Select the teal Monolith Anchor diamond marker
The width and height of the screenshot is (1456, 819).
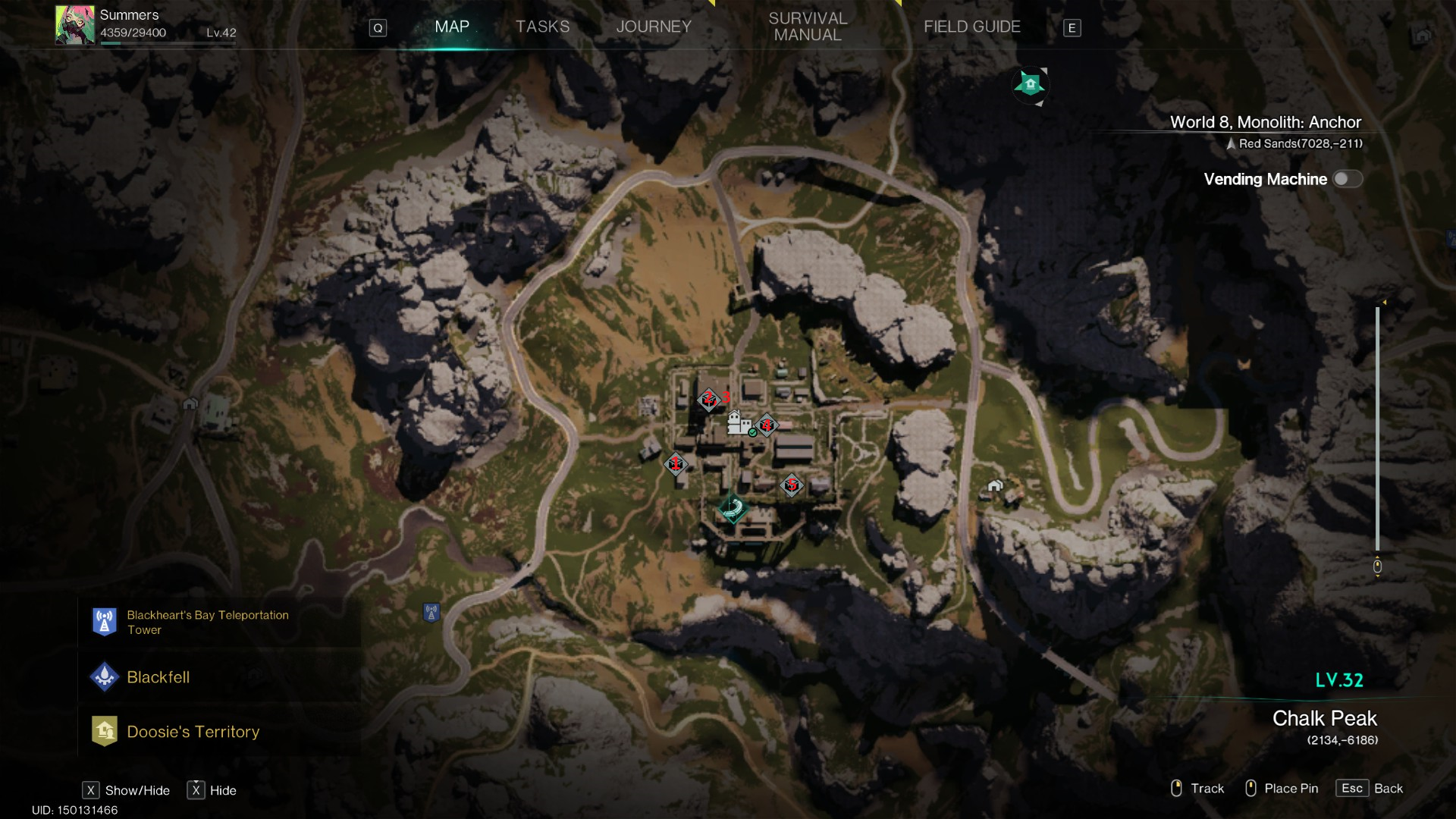click(x=733, y=510)
